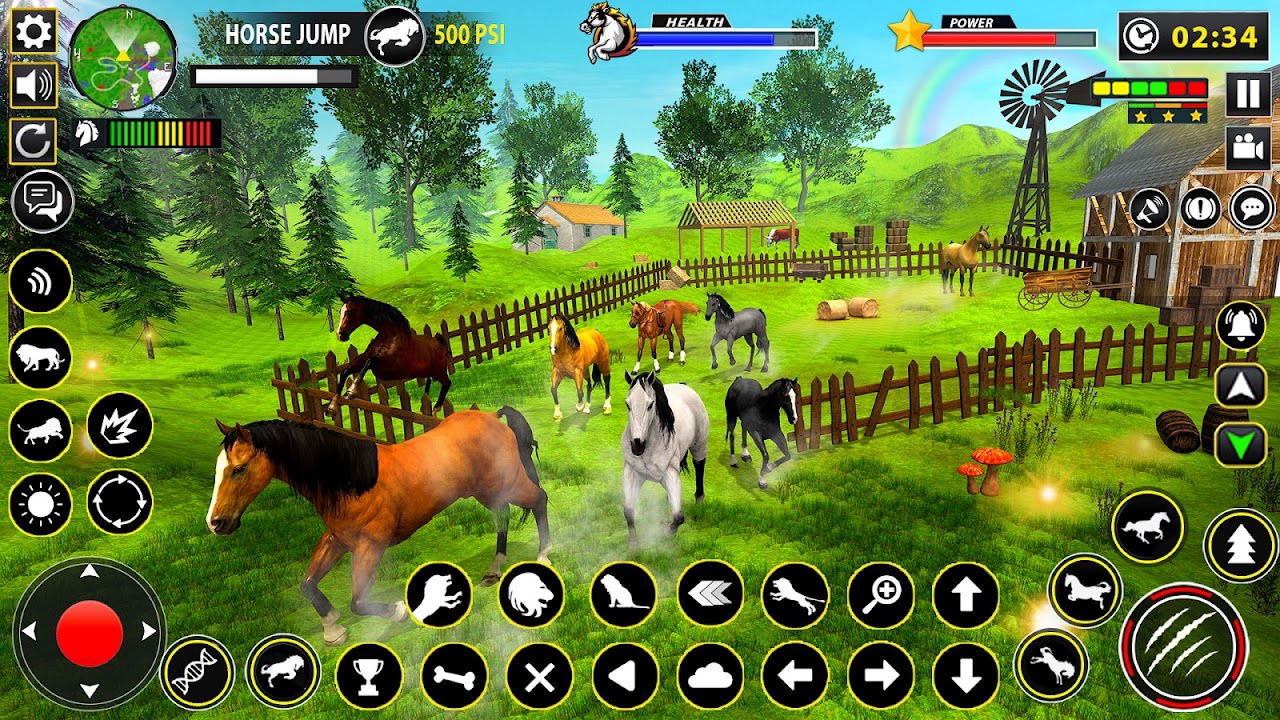Click the Horse Jump icon

point(394,36)
